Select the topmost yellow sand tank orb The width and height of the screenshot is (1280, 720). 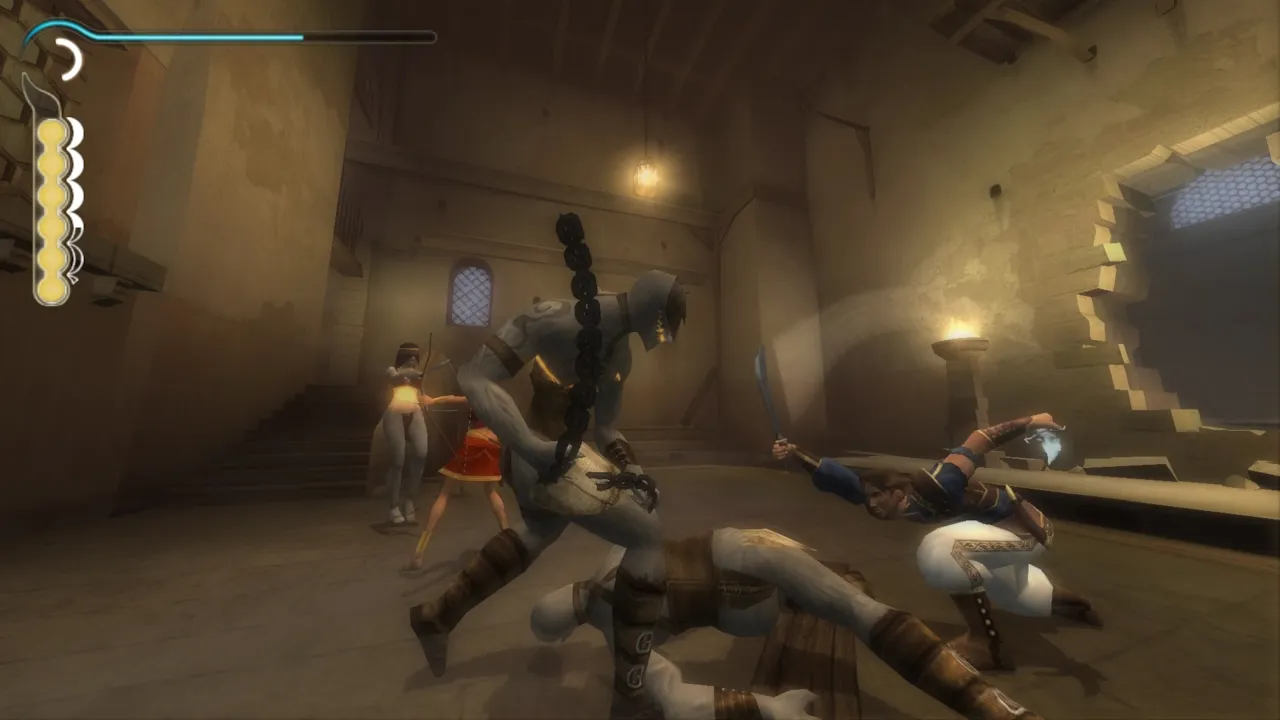click(x=52, y=131)
